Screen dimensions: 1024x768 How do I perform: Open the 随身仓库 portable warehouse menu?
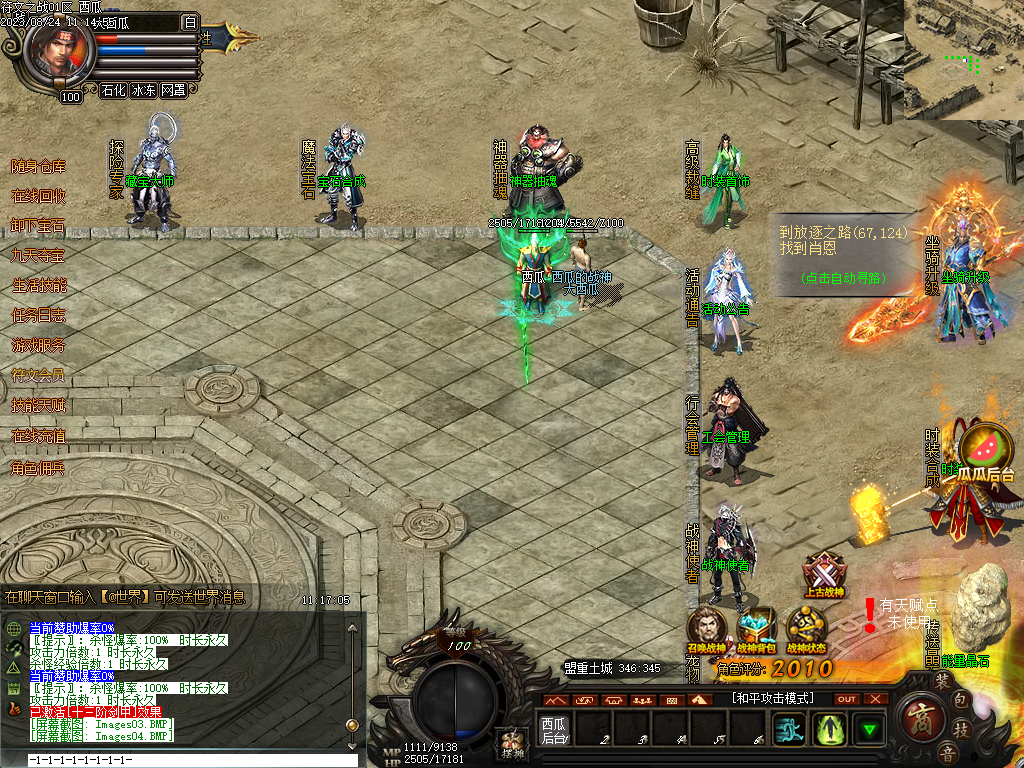pyautogui.click(x=38, y=166)
